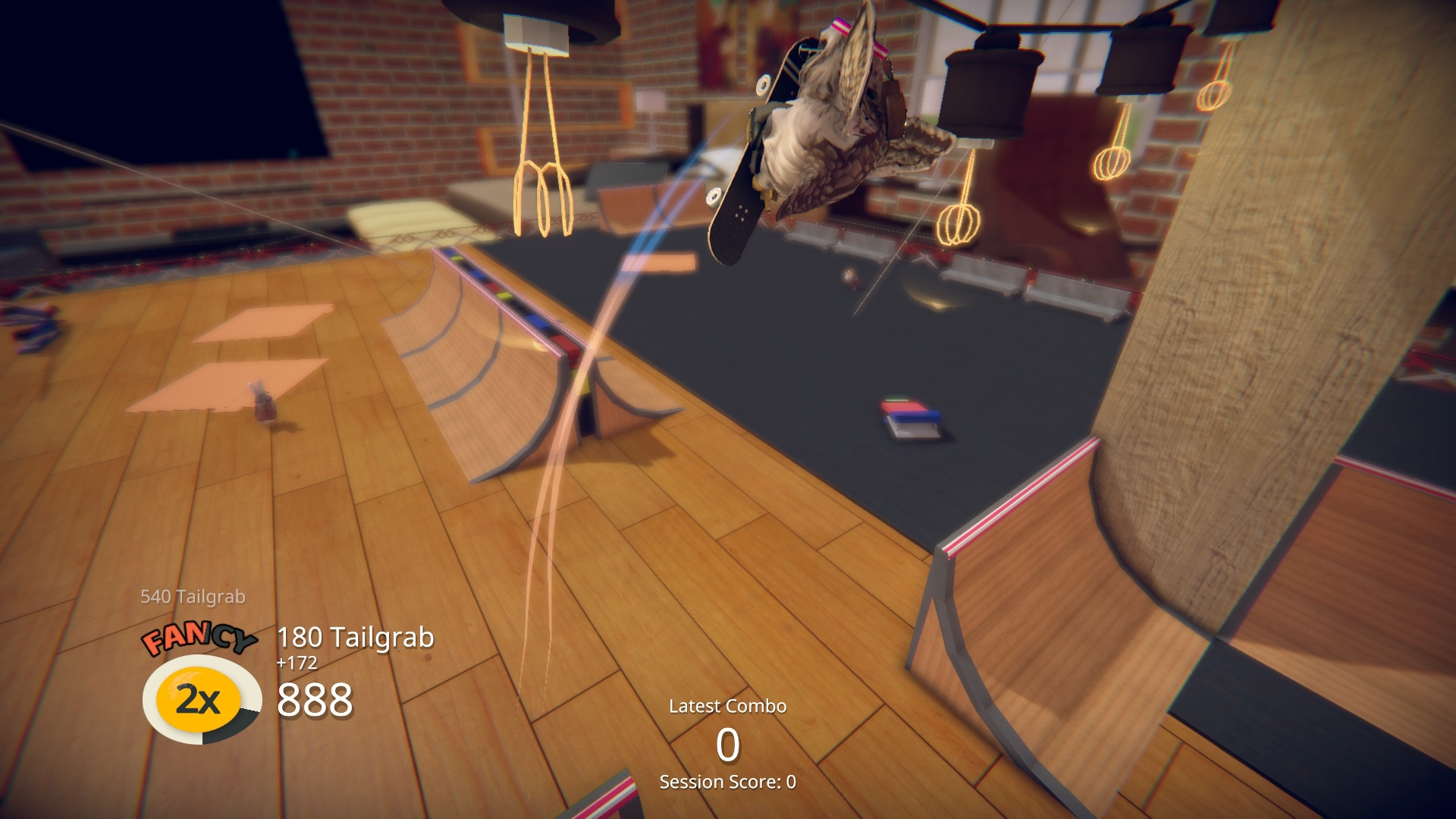Expand the 540 Tailgrab trick history entry
This screenshot has height=819, width=1456.
pyautogui.click(x=193, y=597)
